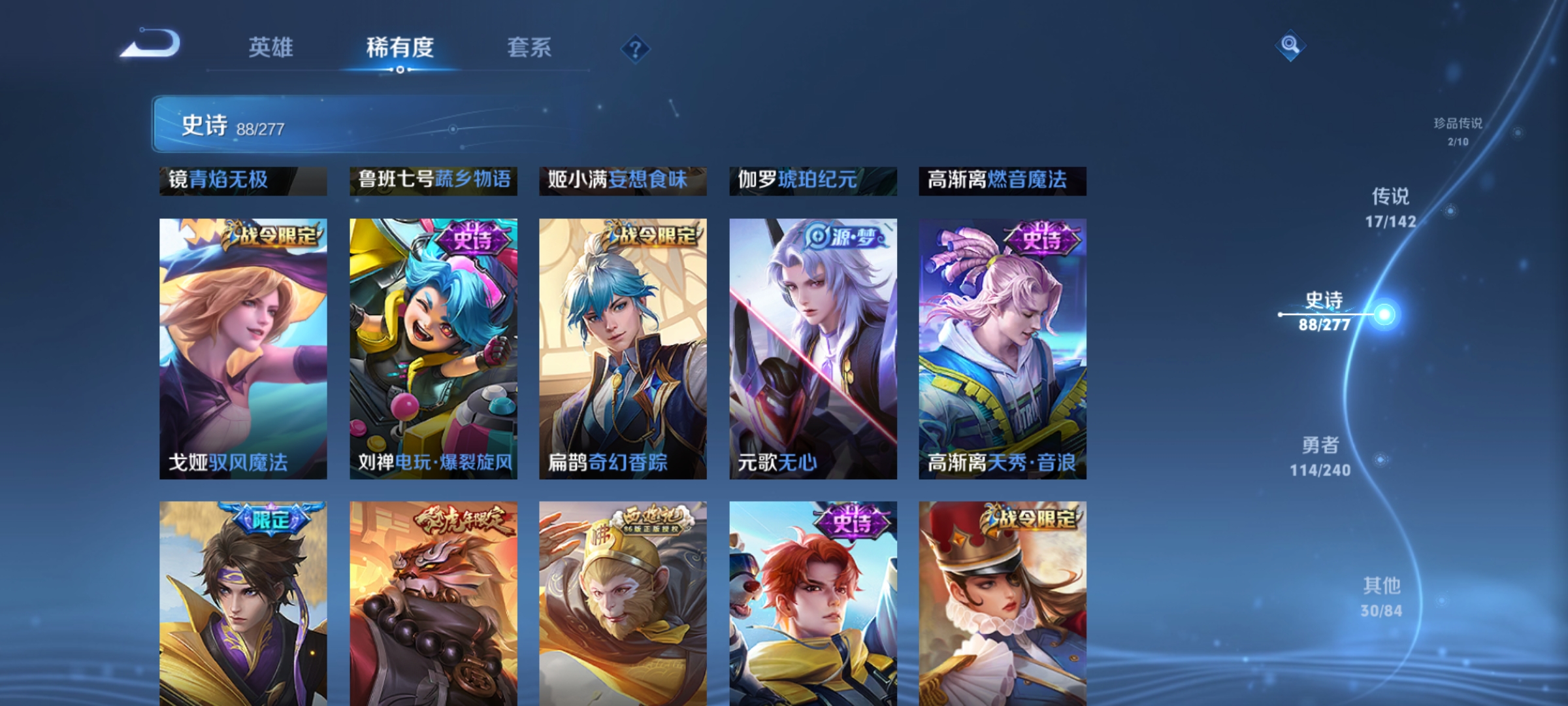Switch to the 套系 tab
This screenshot has height=706, width=1568.
pyautogui.click(x=530, y=47)
